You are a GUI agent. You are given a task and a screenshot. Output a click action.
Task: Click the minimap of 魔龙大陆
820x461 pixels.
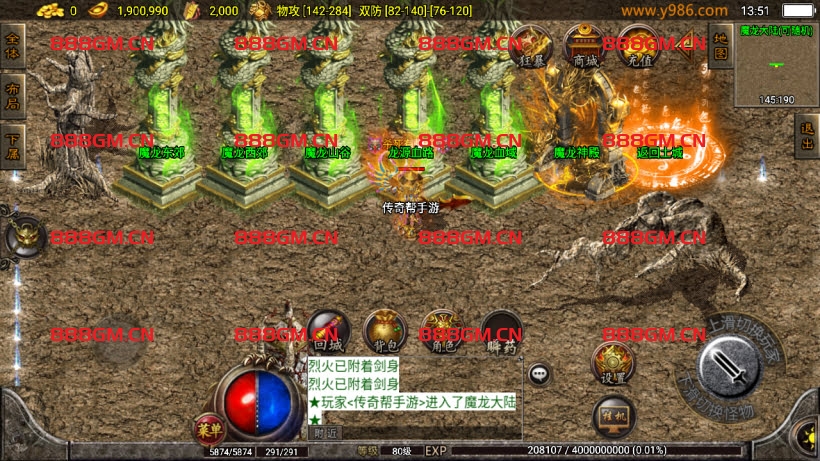click(776, 66)
